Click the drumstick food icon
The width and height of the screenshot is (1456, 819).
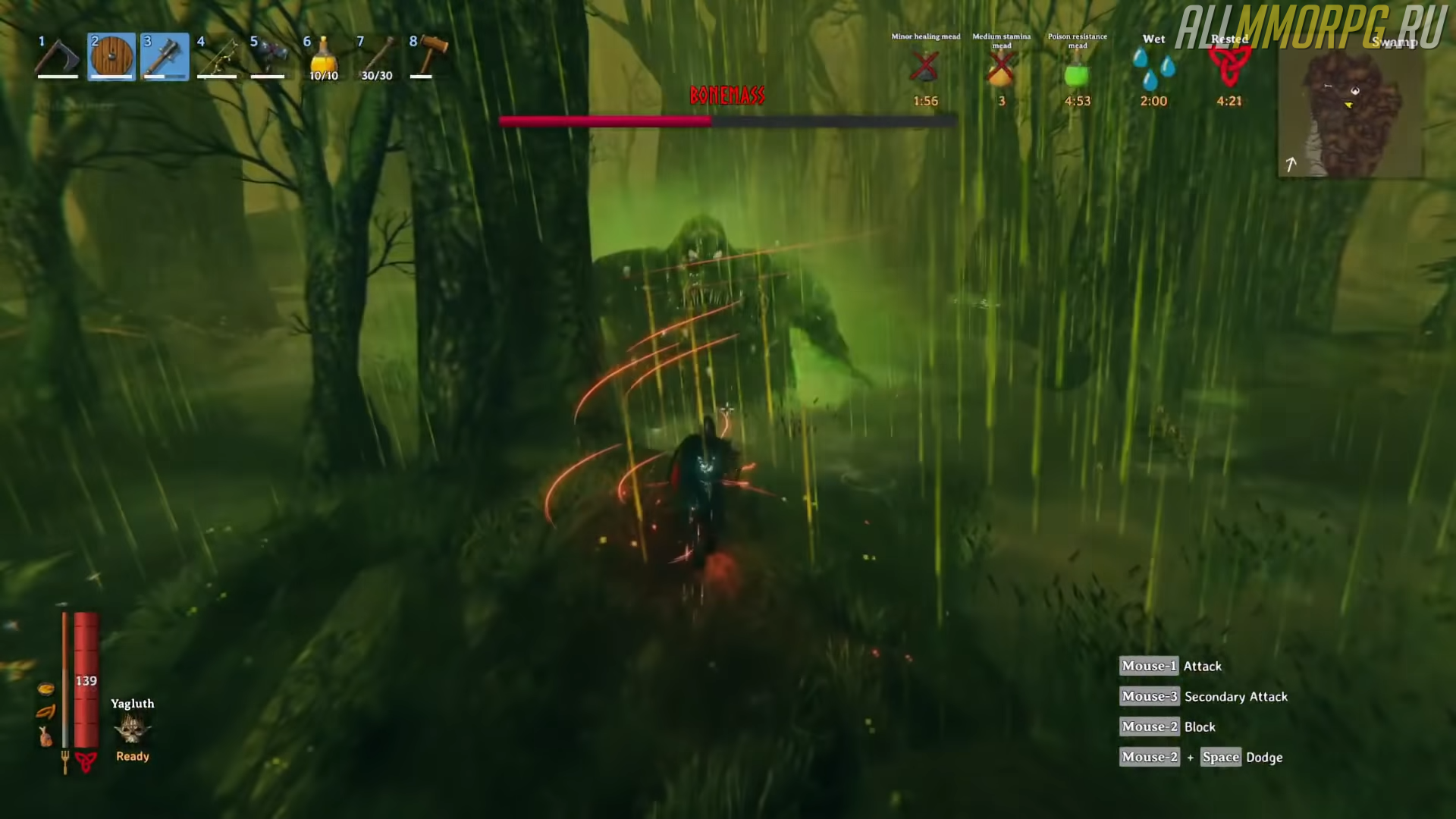tap(45, 736)
